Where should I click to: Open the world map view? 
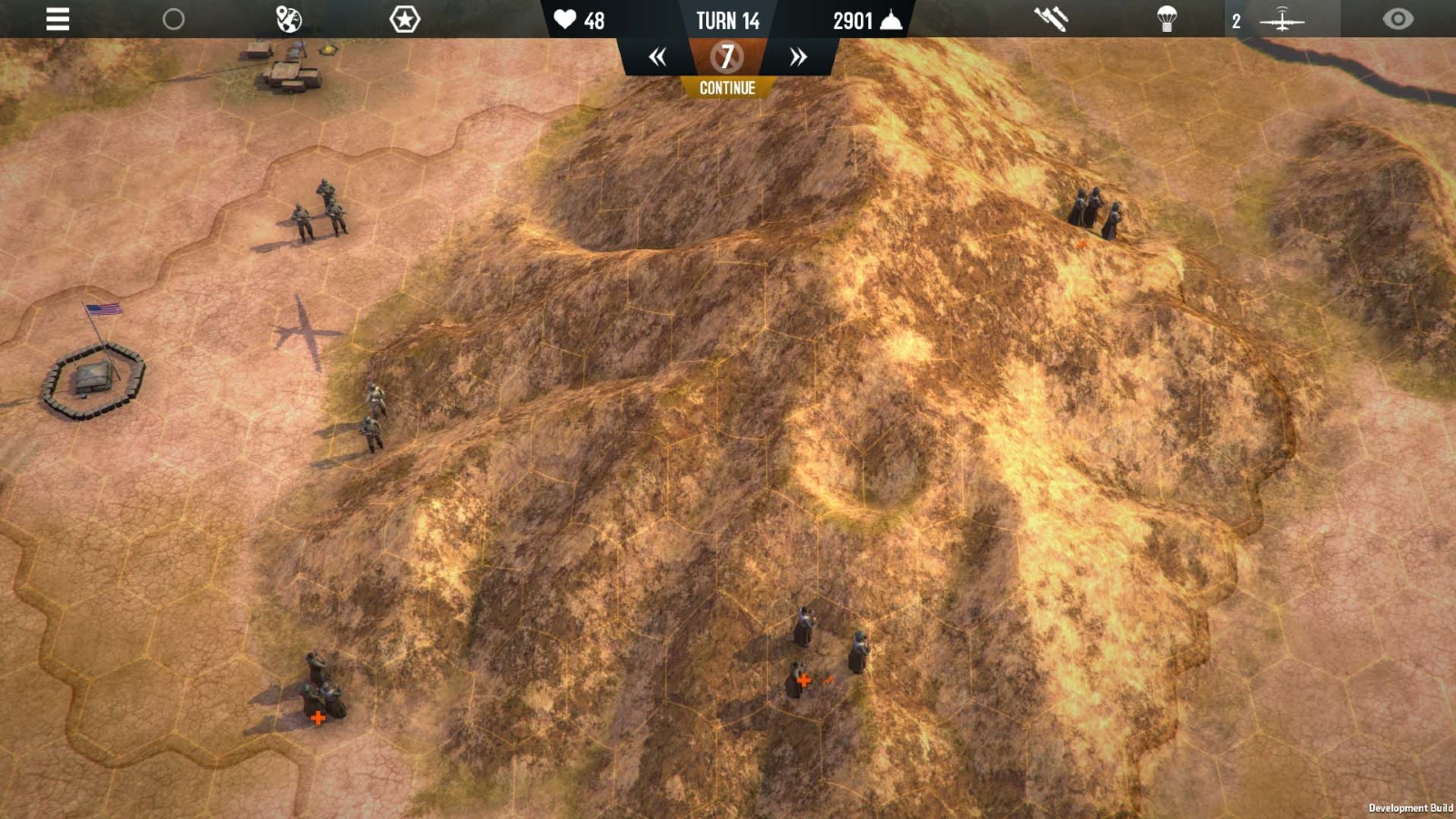[288, 18]
